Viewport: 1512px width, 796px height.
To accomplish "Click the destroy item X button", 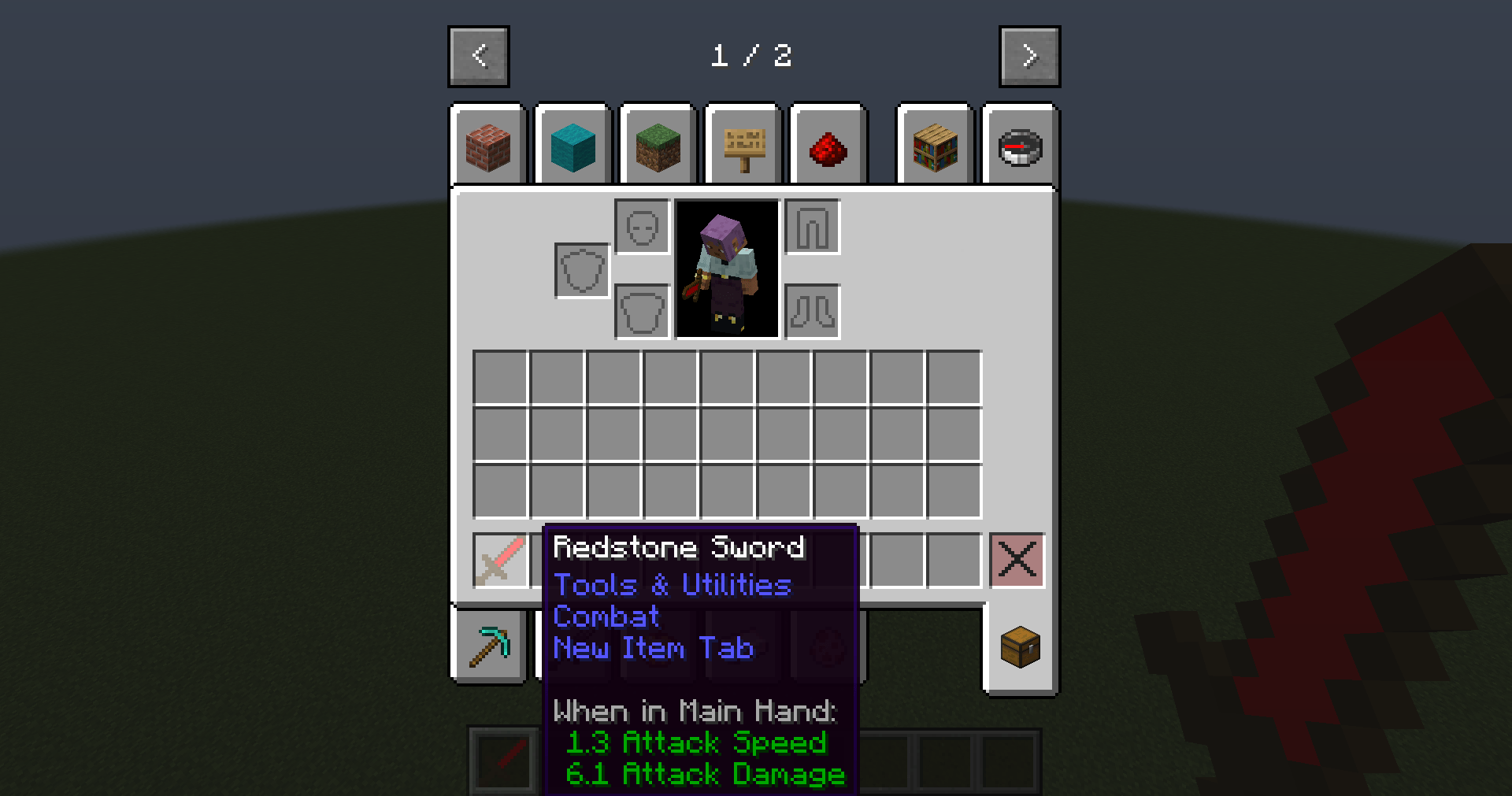I will point(1017,560).
